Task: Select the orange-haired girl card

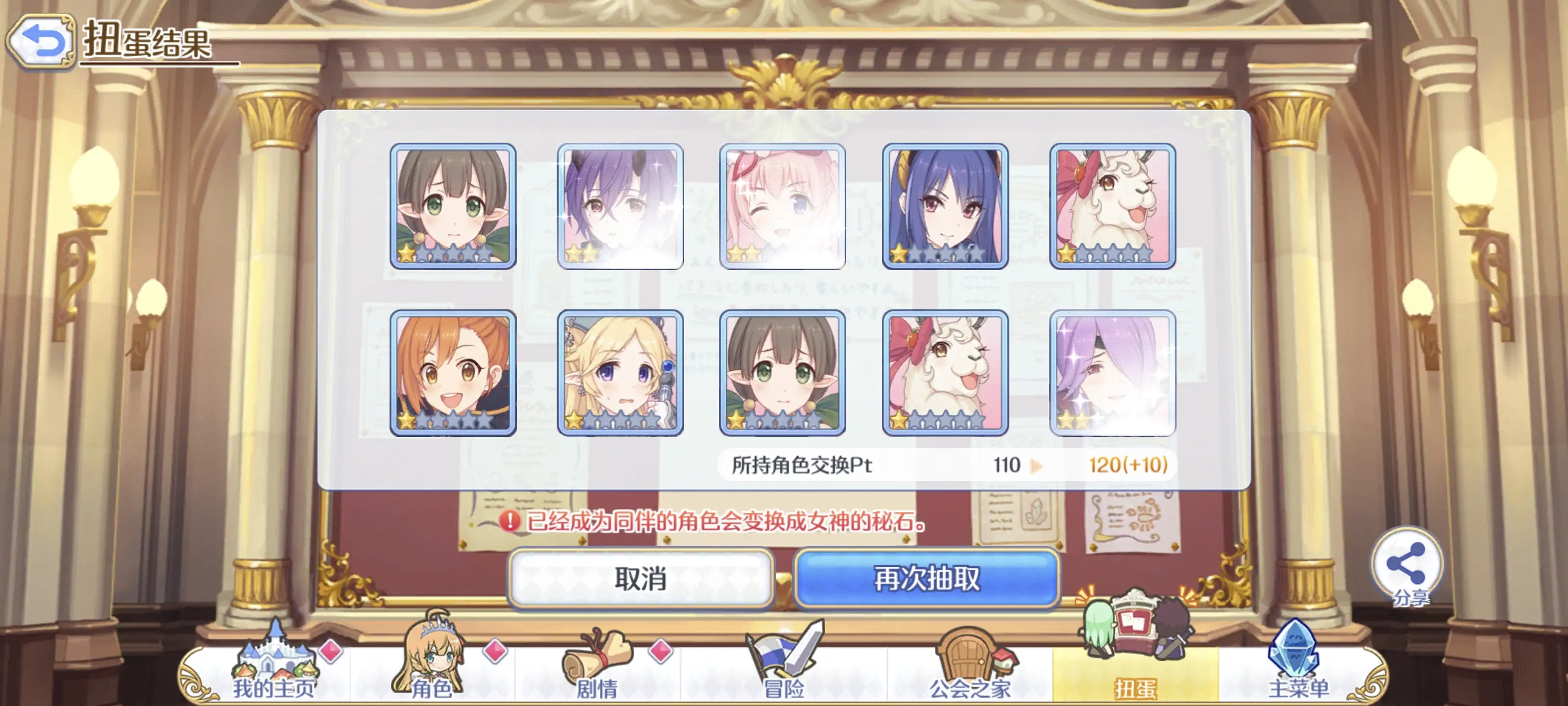Action: point(453,373)
